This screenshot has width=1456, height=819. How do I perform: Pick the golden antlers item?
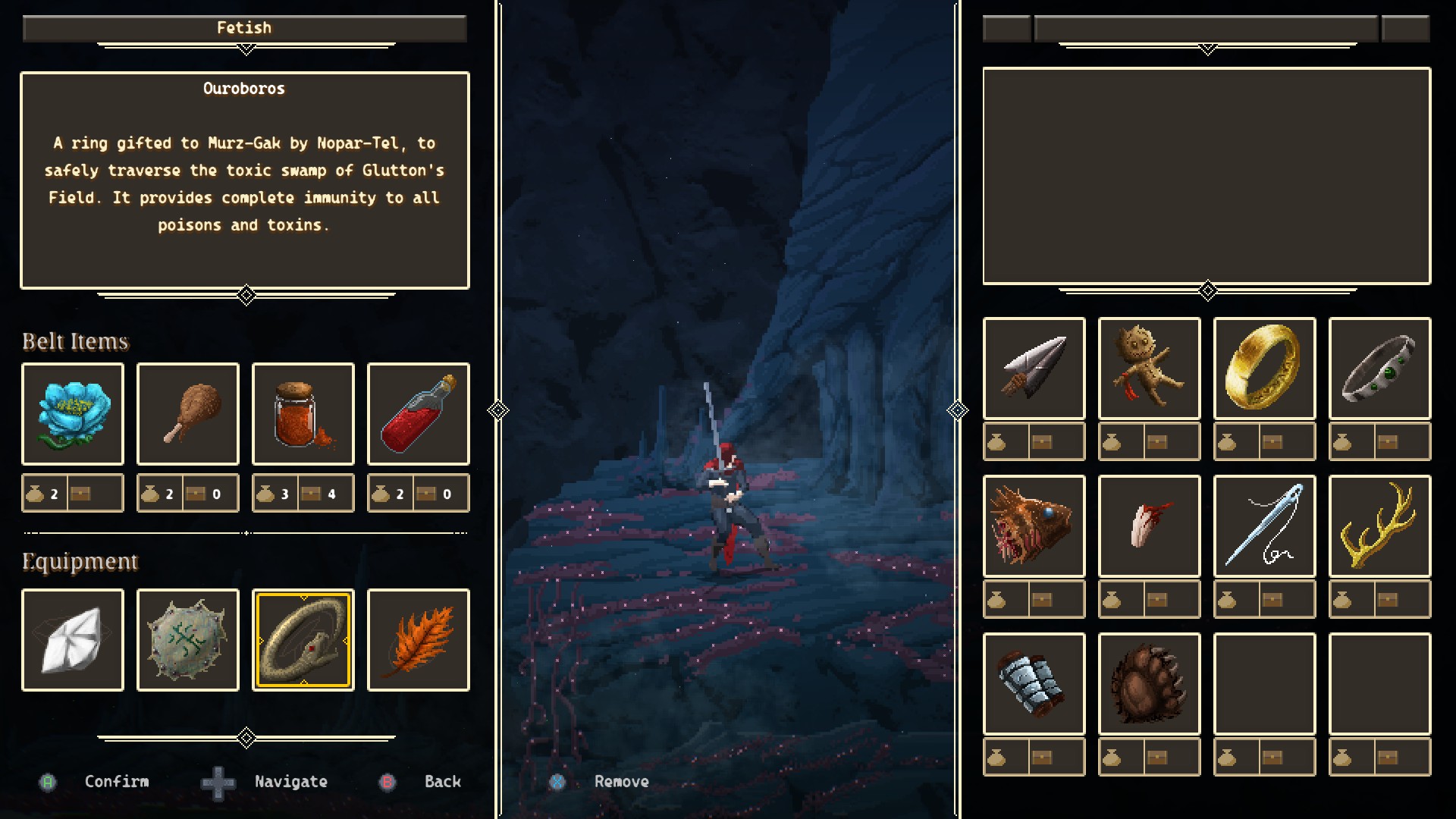click(1380, 526)
